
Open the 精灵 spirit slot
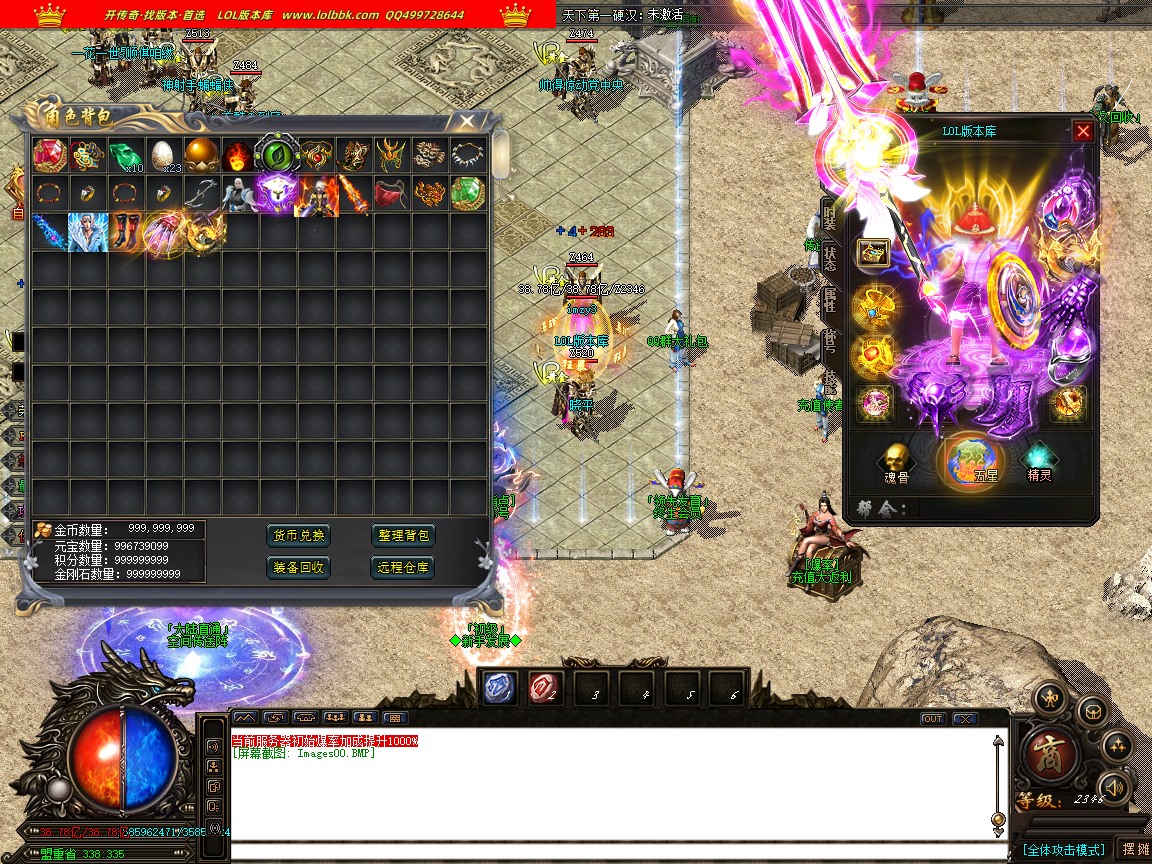(x=1040, y=461)
